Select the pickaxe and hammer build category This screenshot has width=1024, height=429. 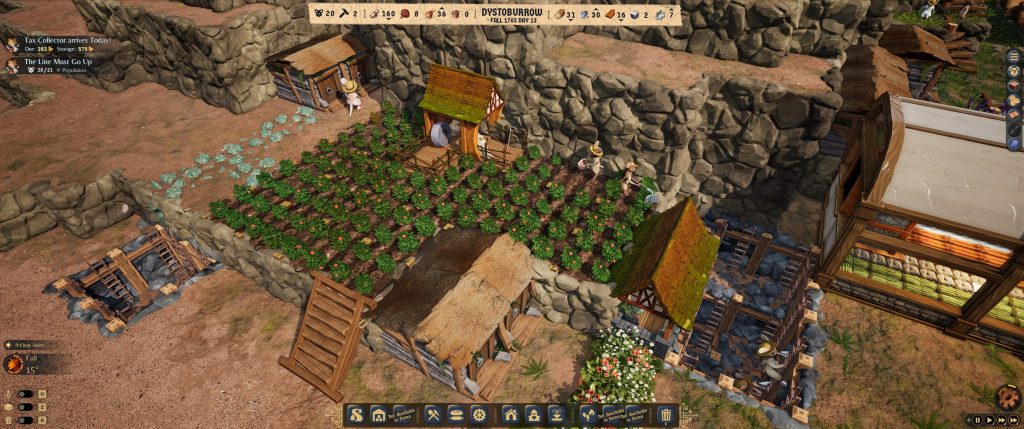pos(434,414)
